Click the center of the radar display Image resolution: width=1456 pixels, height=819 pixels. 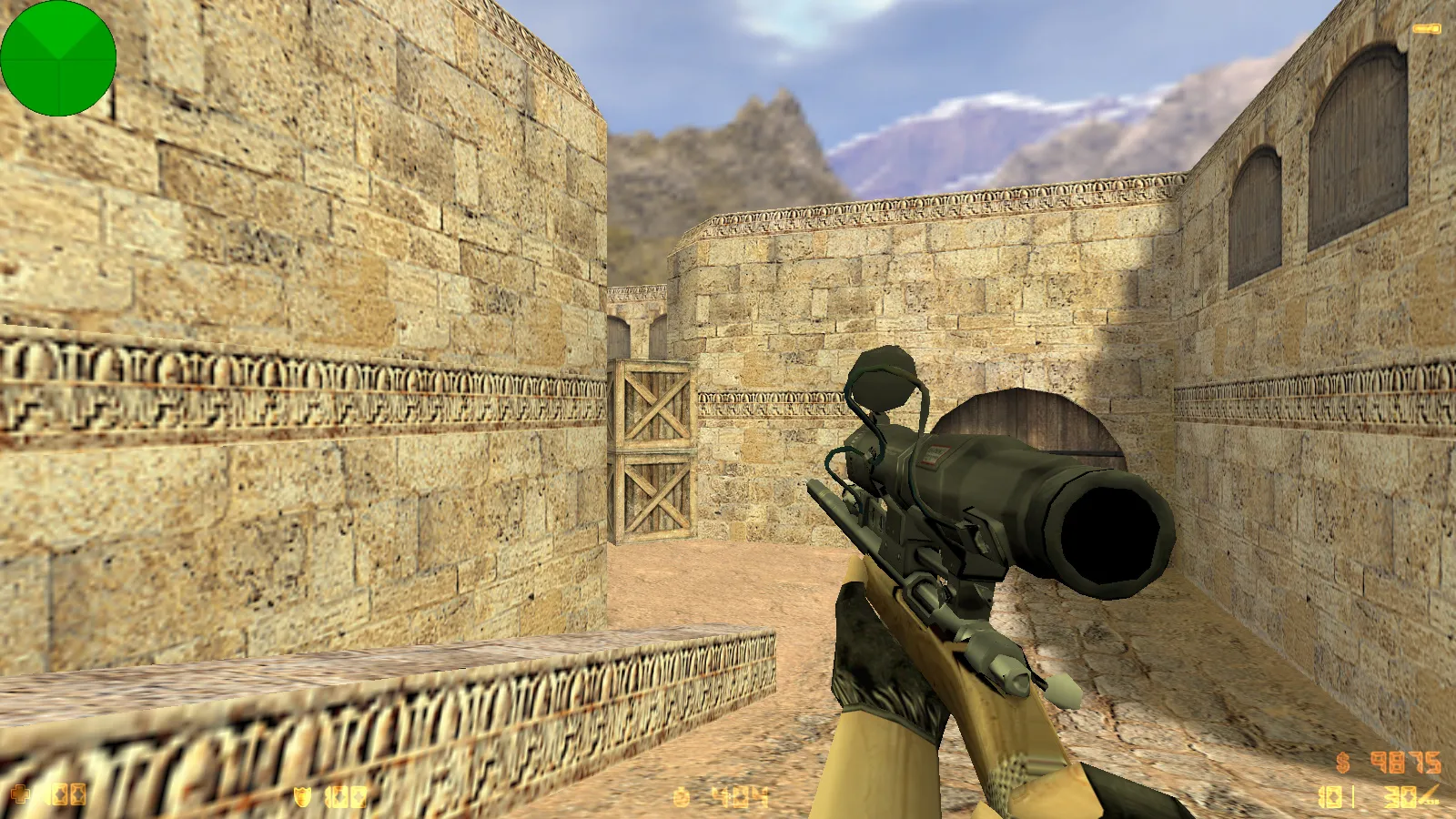(59, 59)
